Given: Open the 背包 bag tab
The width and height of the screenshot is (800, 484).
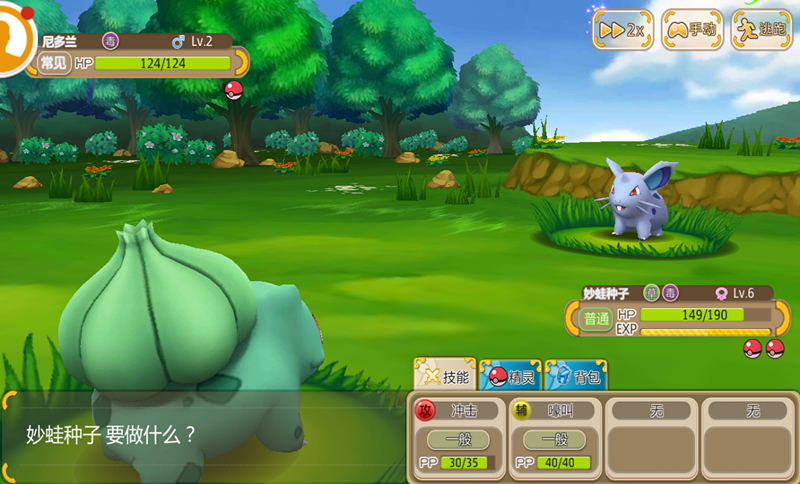Looking at the screenshot, I should coord(576,376).
